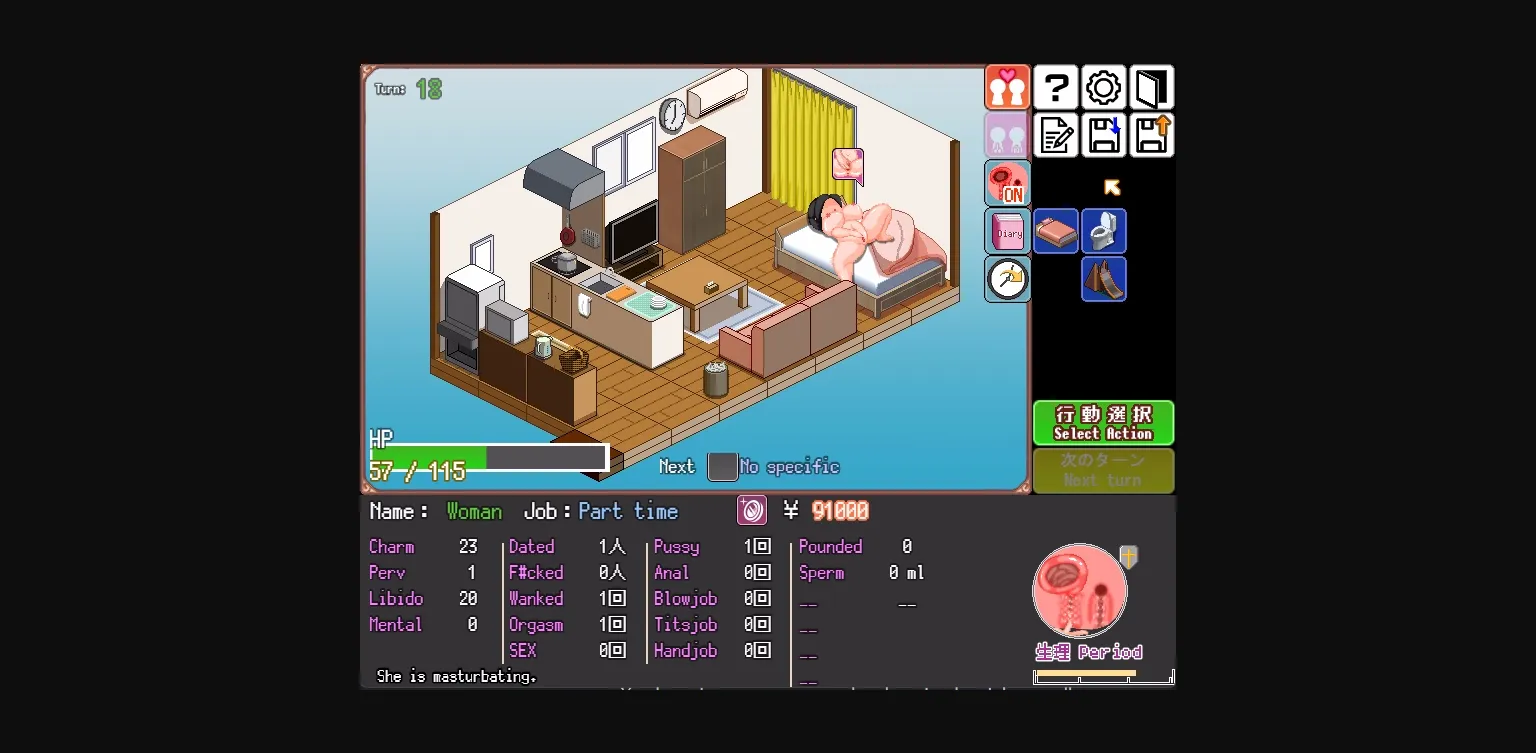Open the save game menu with down-arrow disk
This screenshot has height=753, width=1536.
1104,135
